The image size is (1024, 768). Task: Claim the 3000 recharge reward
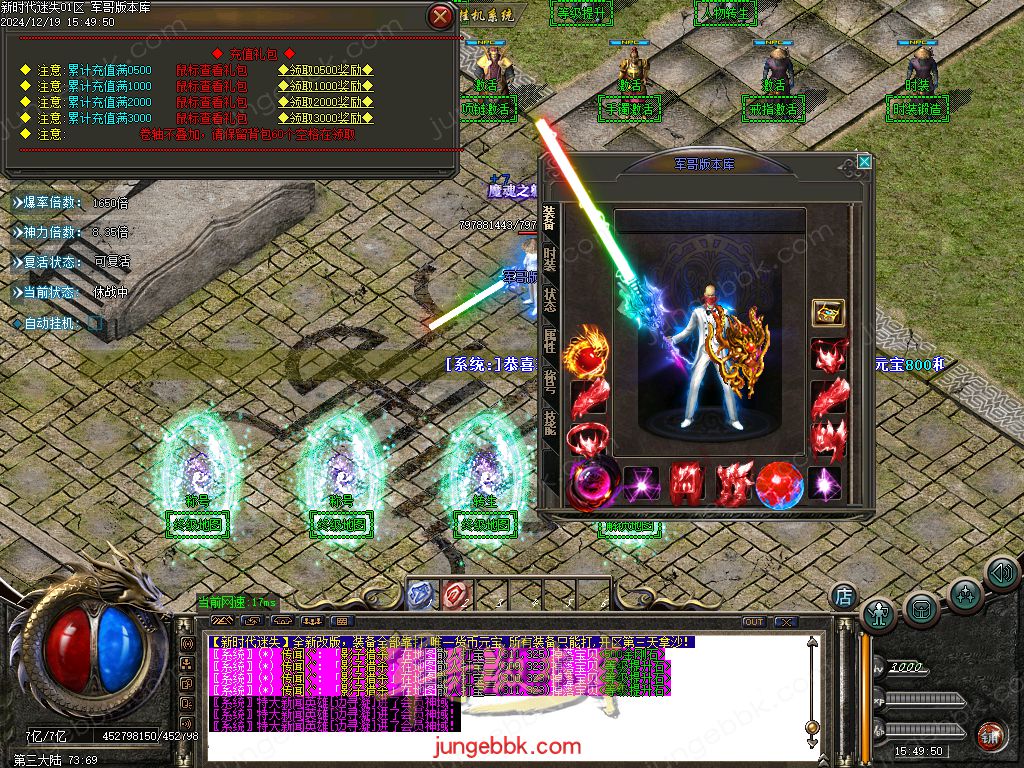(326, 118)
